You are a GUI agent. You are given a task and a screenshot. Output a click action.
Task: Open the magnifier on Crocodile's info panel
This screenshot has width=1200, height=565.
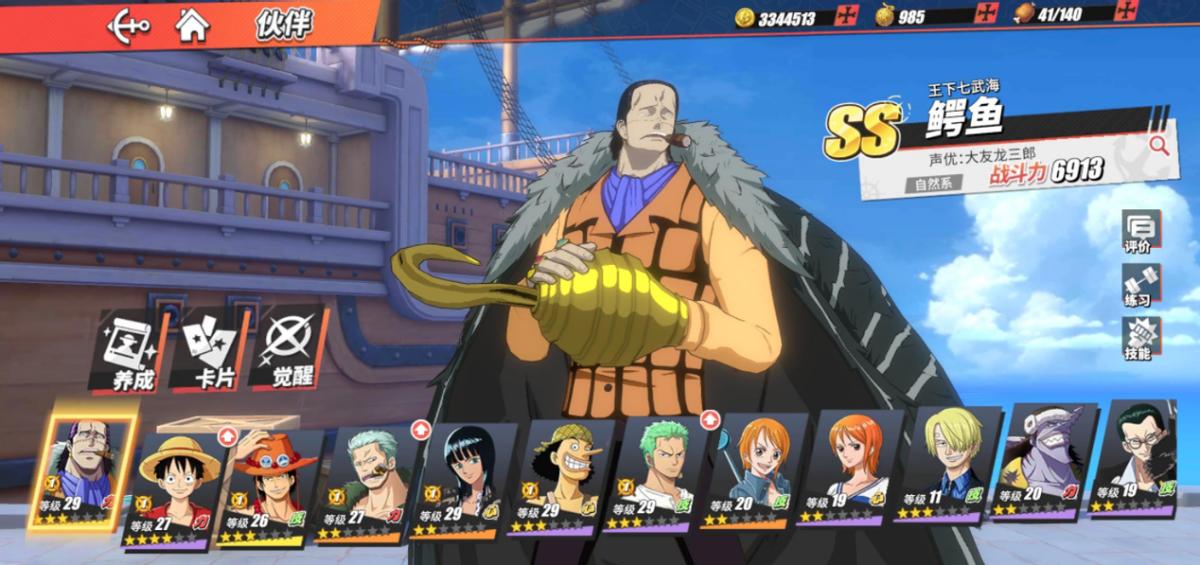point(1159,146)
